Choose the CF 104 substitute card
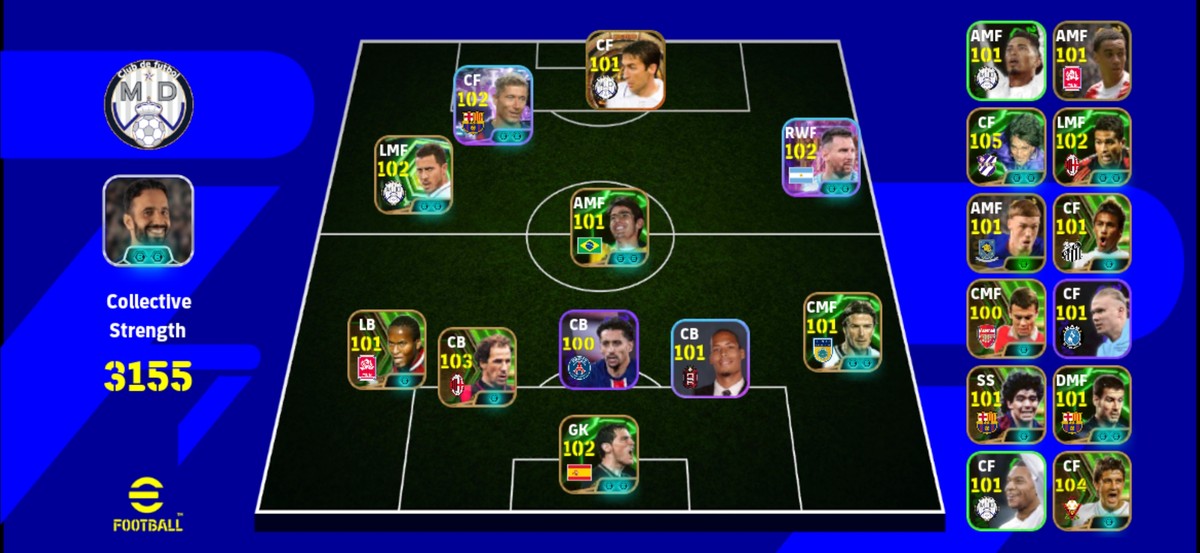1200x553 pixels. click(x=1092, y=491)
